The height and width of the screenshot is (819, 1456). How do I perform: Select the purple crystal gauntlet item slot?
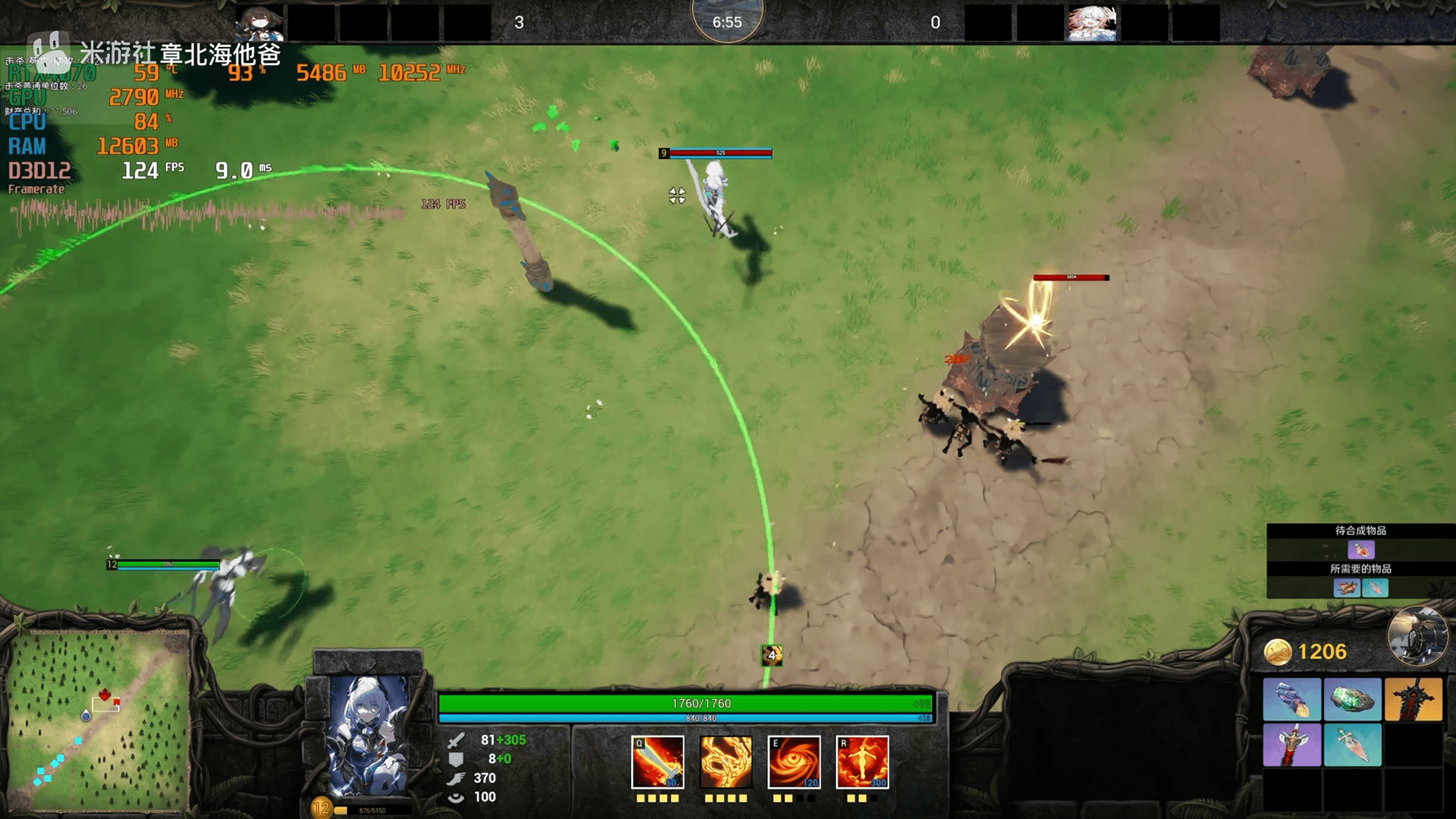tap(1292, 699)
